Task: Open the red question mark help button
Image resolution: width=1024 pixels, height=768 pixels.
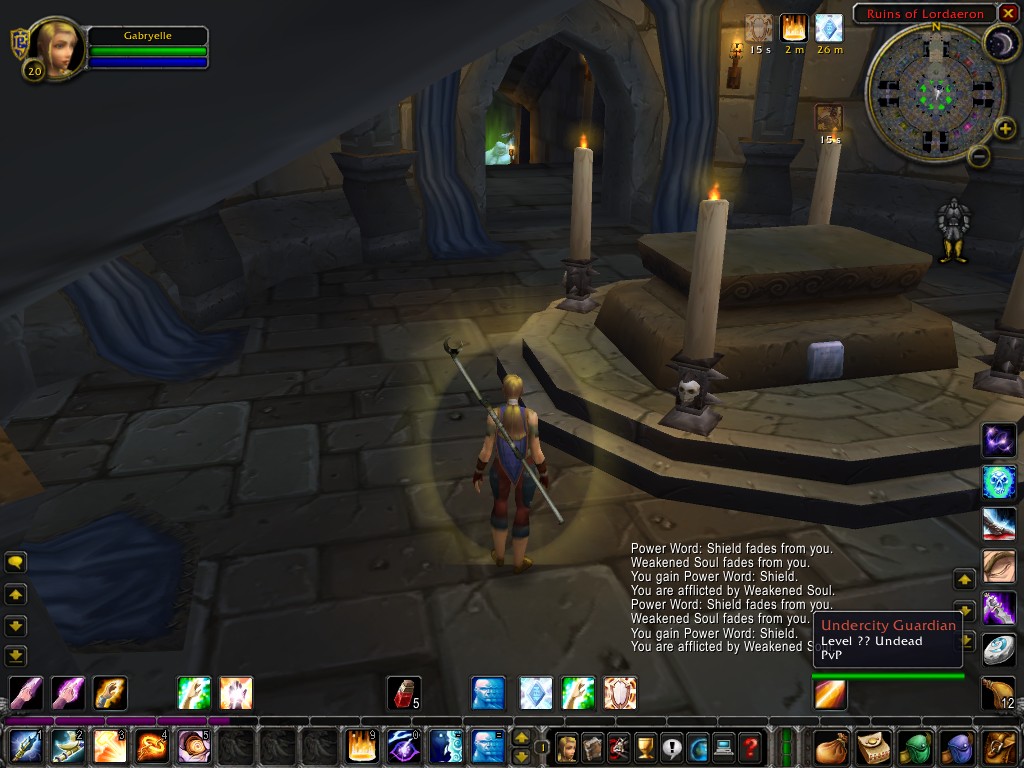Action: coord(750,746)
